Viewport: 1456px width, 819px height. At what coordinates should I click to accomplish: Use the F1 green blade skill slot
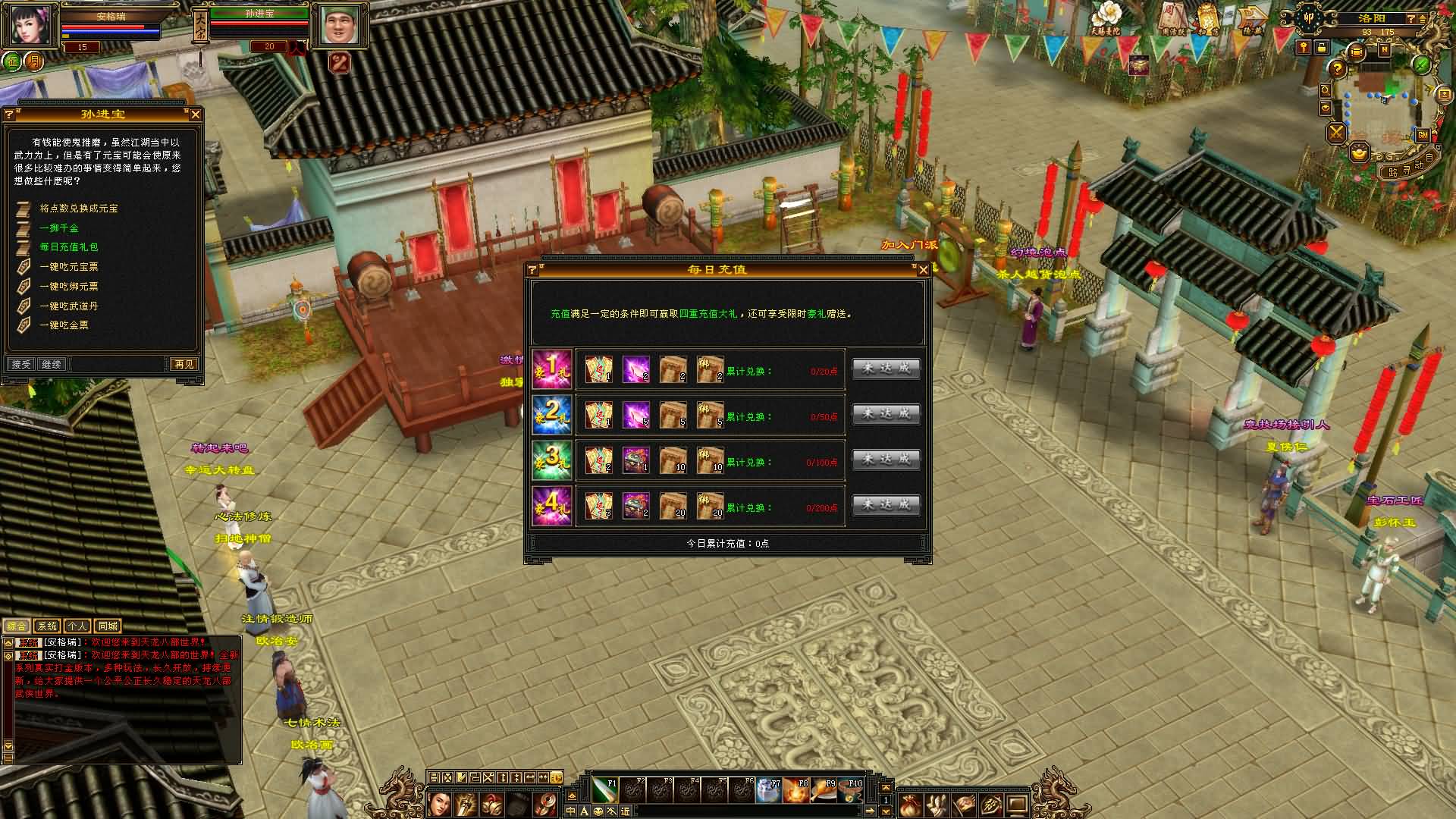coord(605,790)
